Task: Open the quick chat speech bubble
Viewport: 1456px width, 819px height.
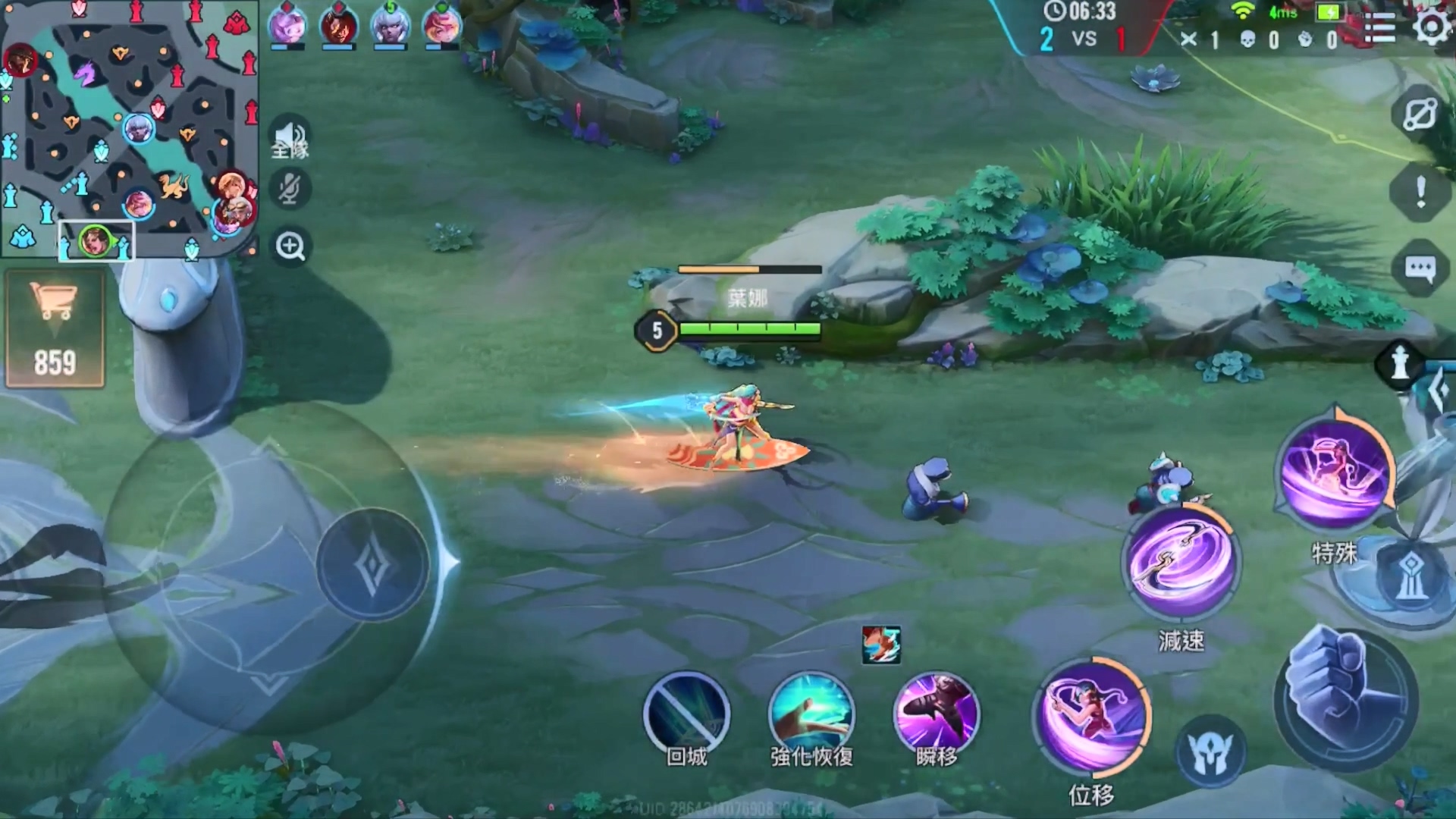Action: point(1420,269)
